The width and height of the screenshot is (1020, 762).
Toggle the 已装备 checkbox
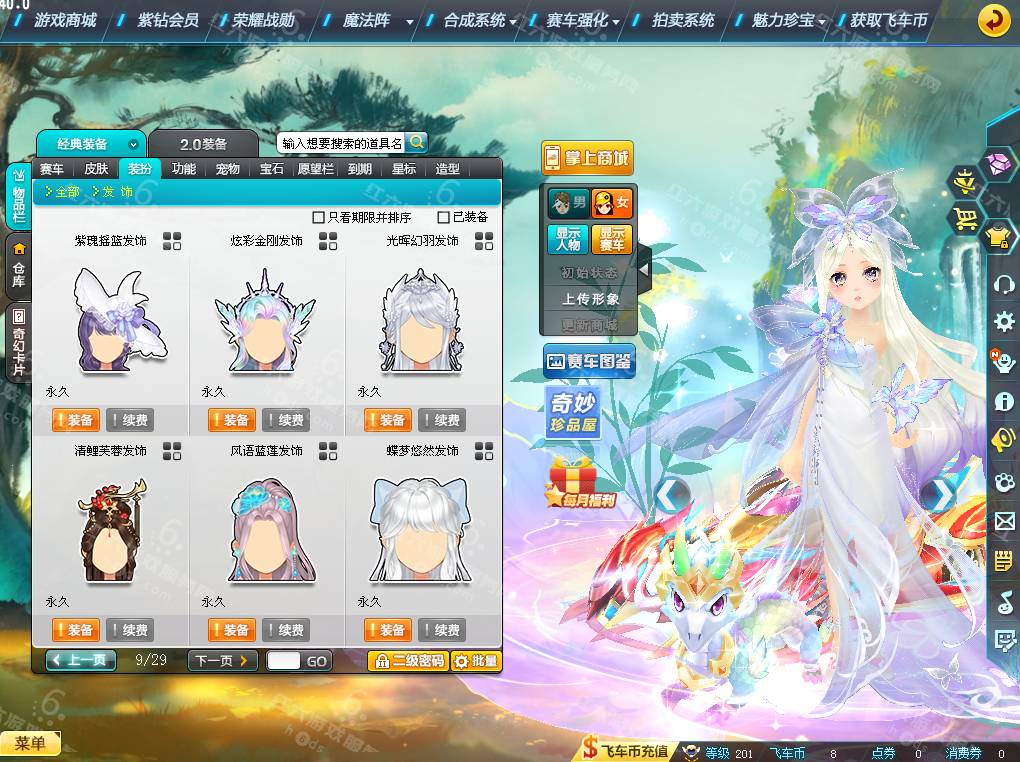point(444,217)
